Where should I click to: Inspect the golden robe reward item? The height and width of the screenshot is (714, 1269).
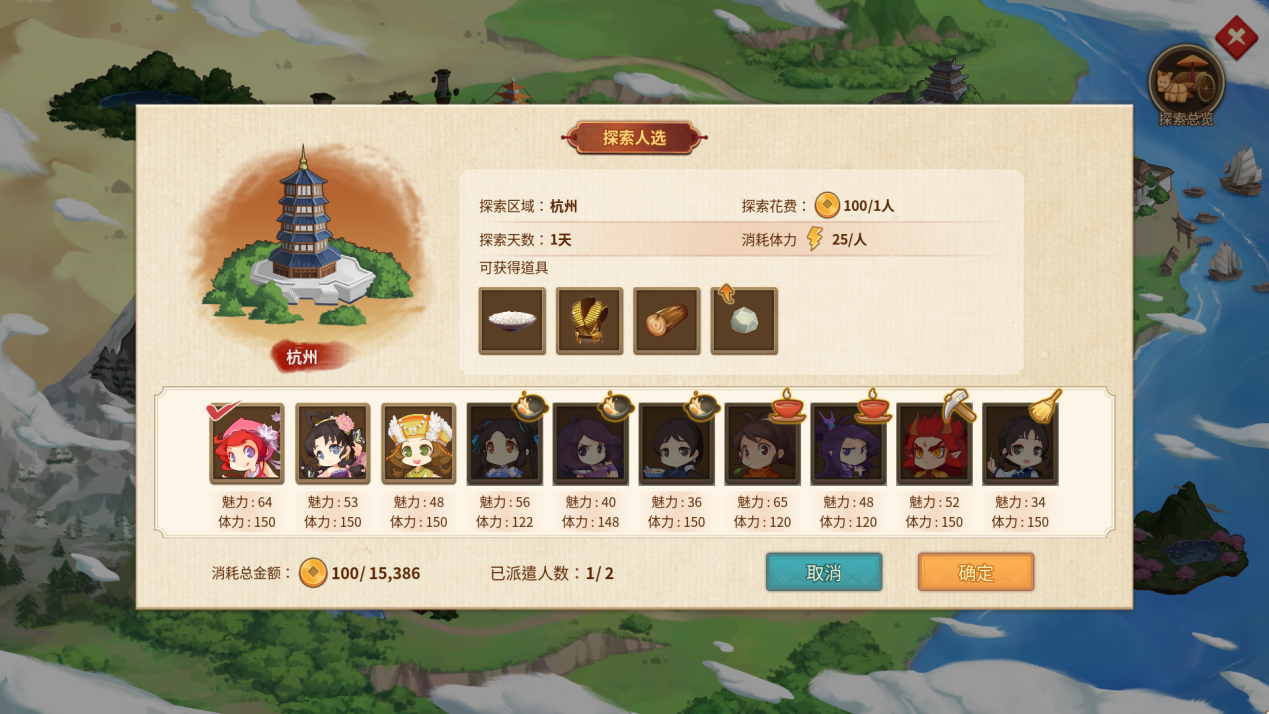click(x=589, y=321)
